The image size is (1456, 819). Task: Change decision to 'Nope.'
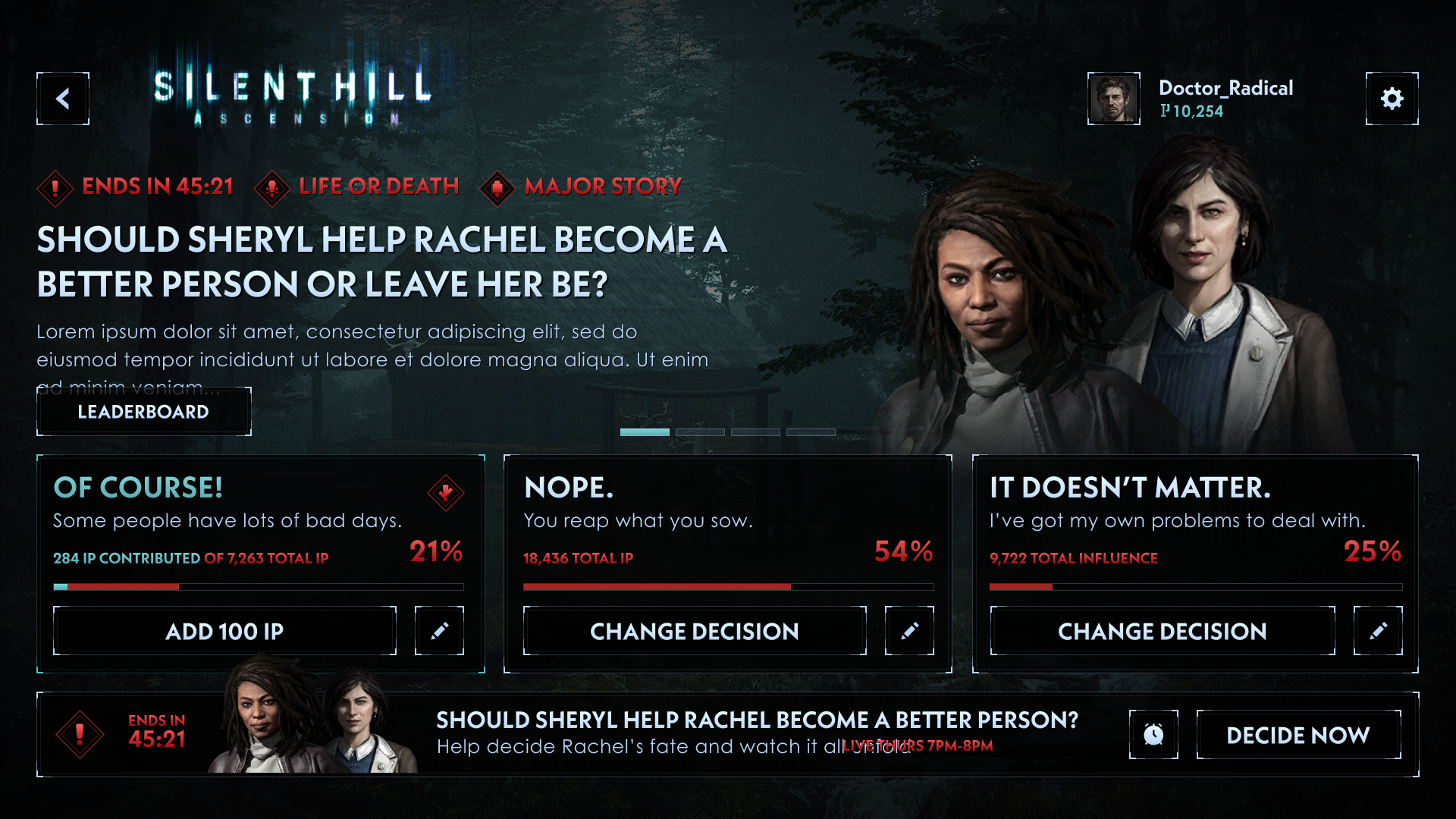point(694,631)
